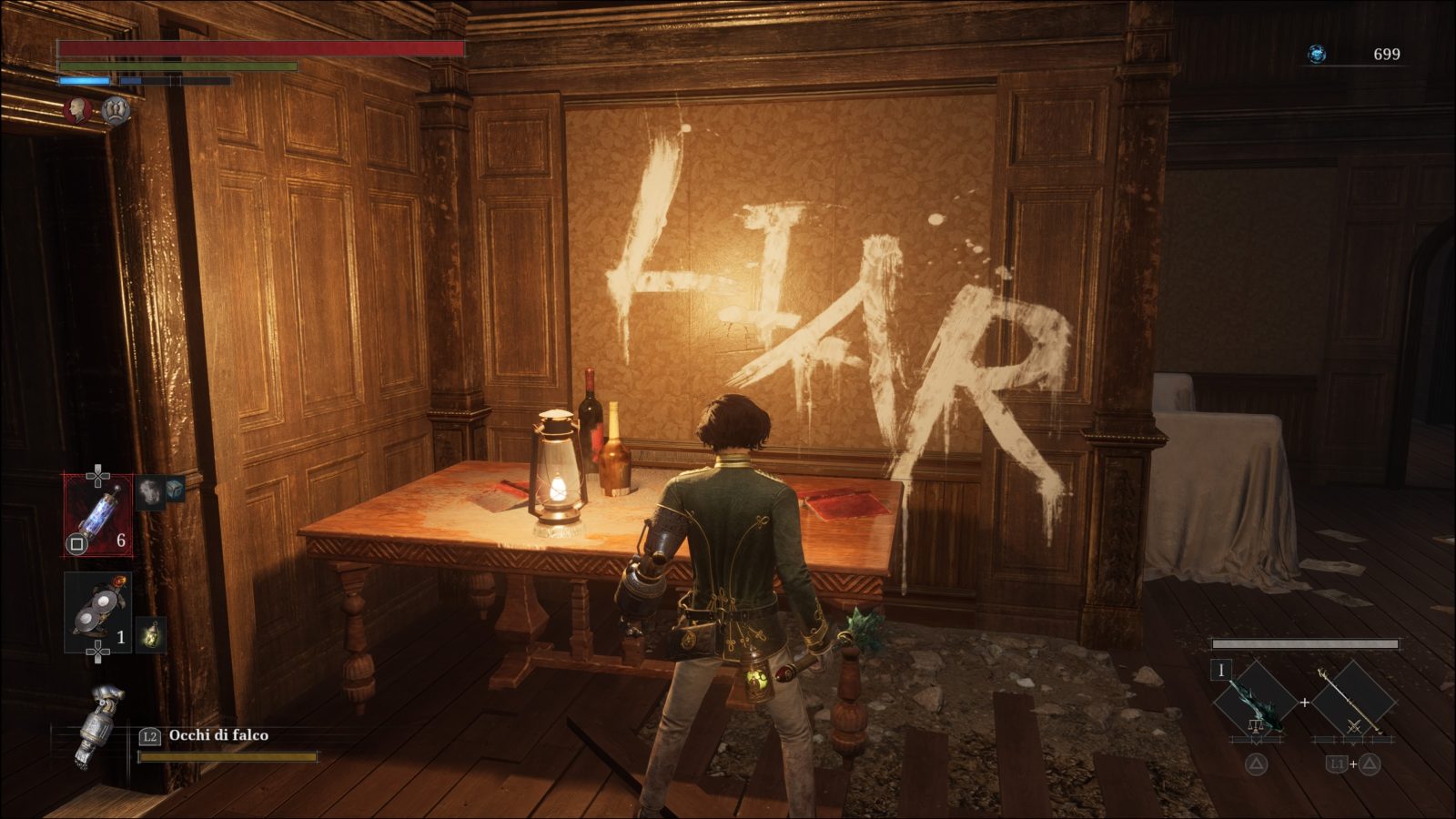Click the small glowing lantern slot
The image size is (1456, 819).
[x=151, y=634]
